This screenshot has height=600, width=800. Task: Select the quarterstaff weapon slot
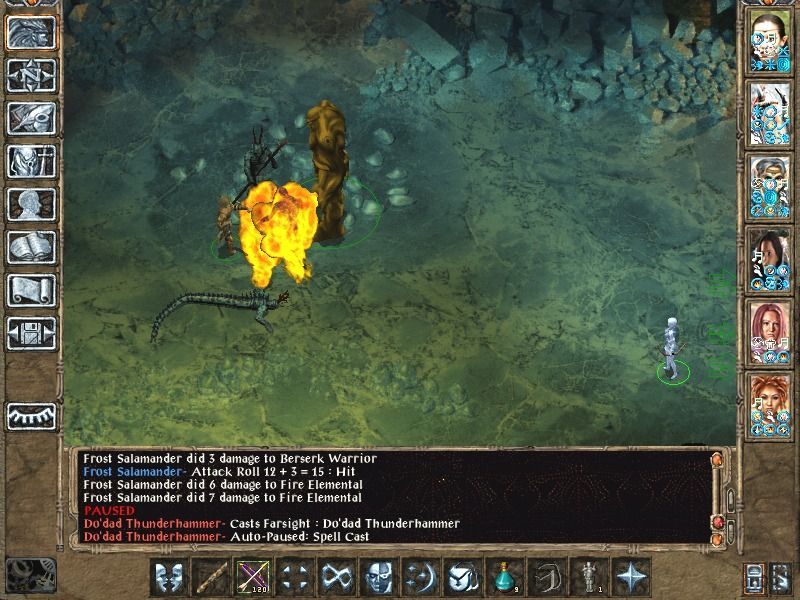tap(211, 577)
